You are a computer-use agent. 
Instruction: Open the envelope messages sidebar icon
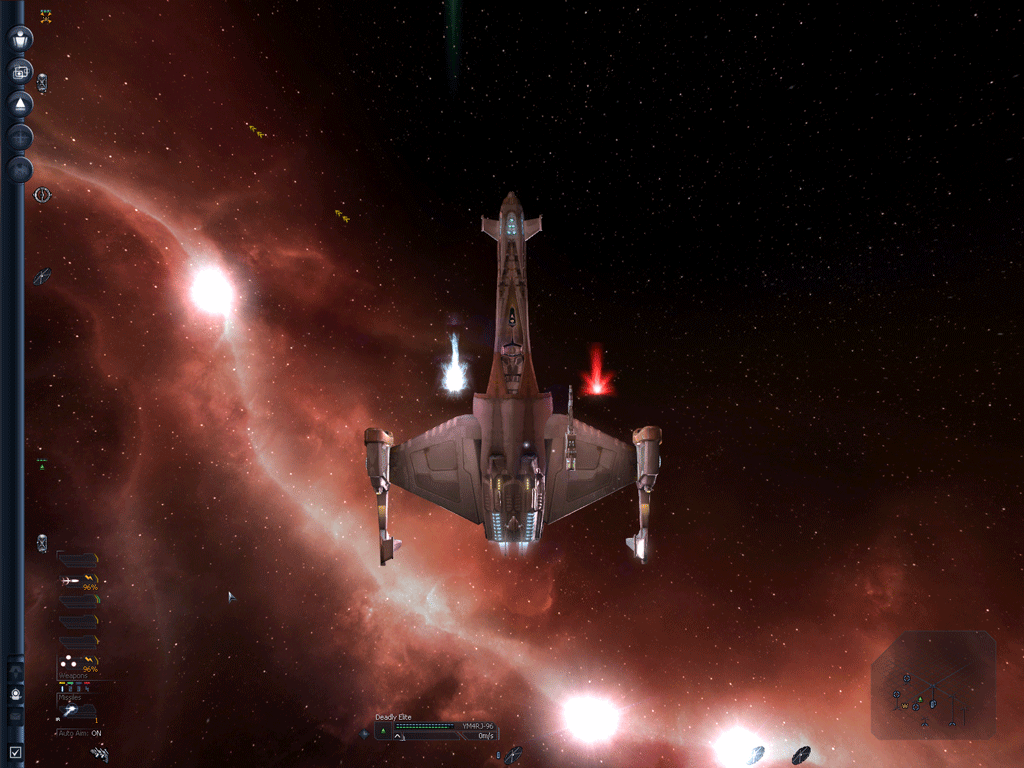coord(15,717)
